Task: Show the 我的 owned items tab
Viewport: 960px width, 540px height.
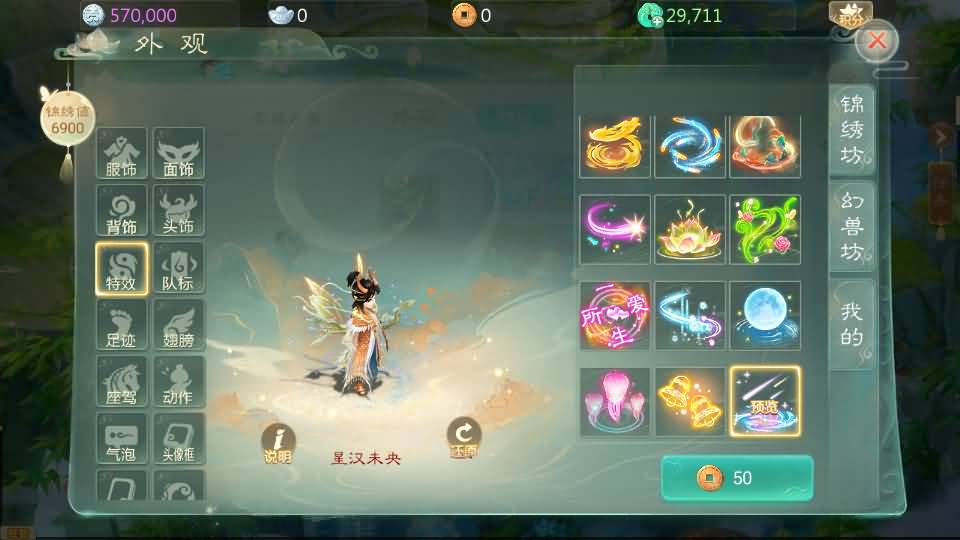Action: pyautogui.click(x=852, y=325)
